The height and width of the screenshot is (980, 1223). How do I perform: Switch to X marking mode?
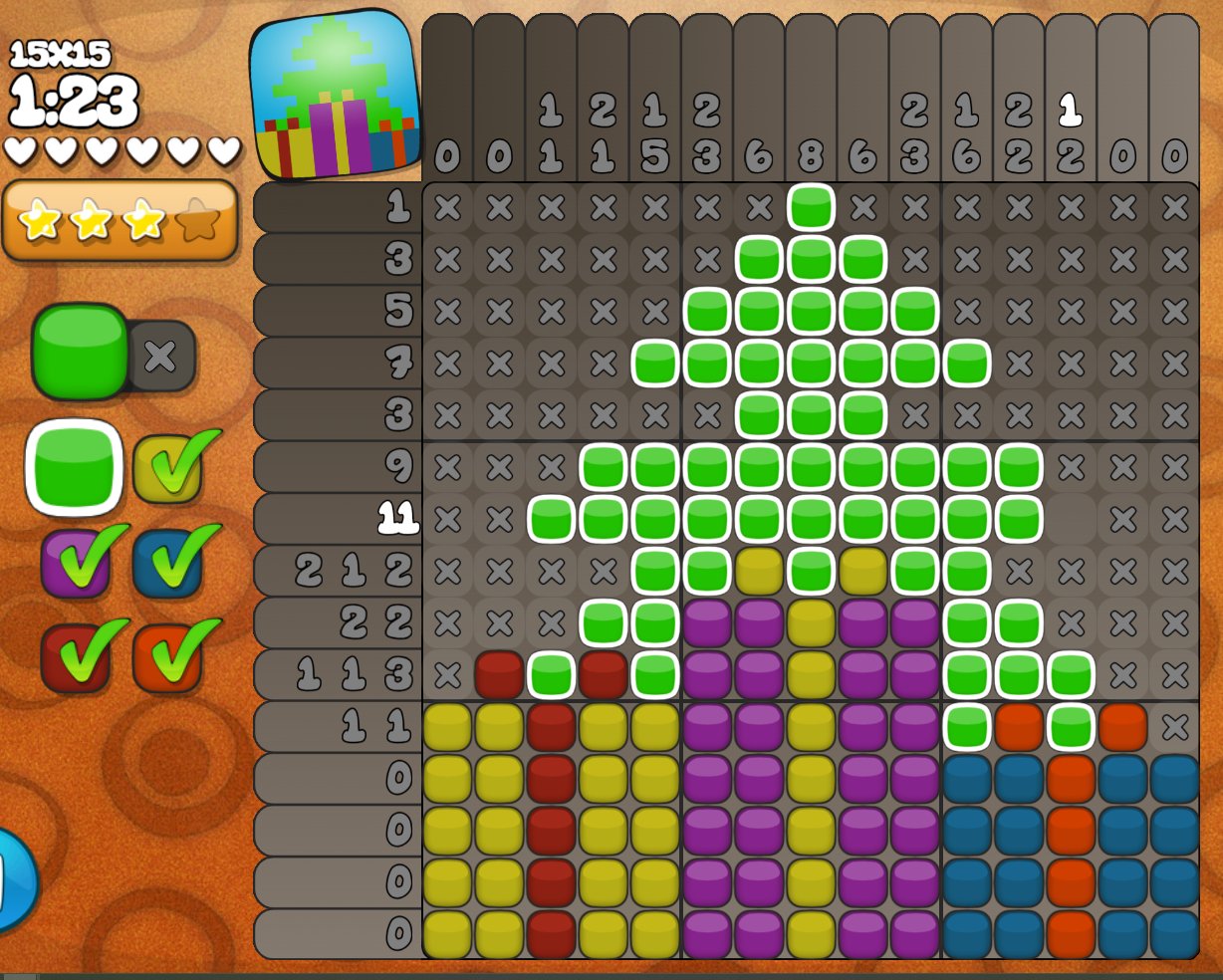click(x=161, y=356)
